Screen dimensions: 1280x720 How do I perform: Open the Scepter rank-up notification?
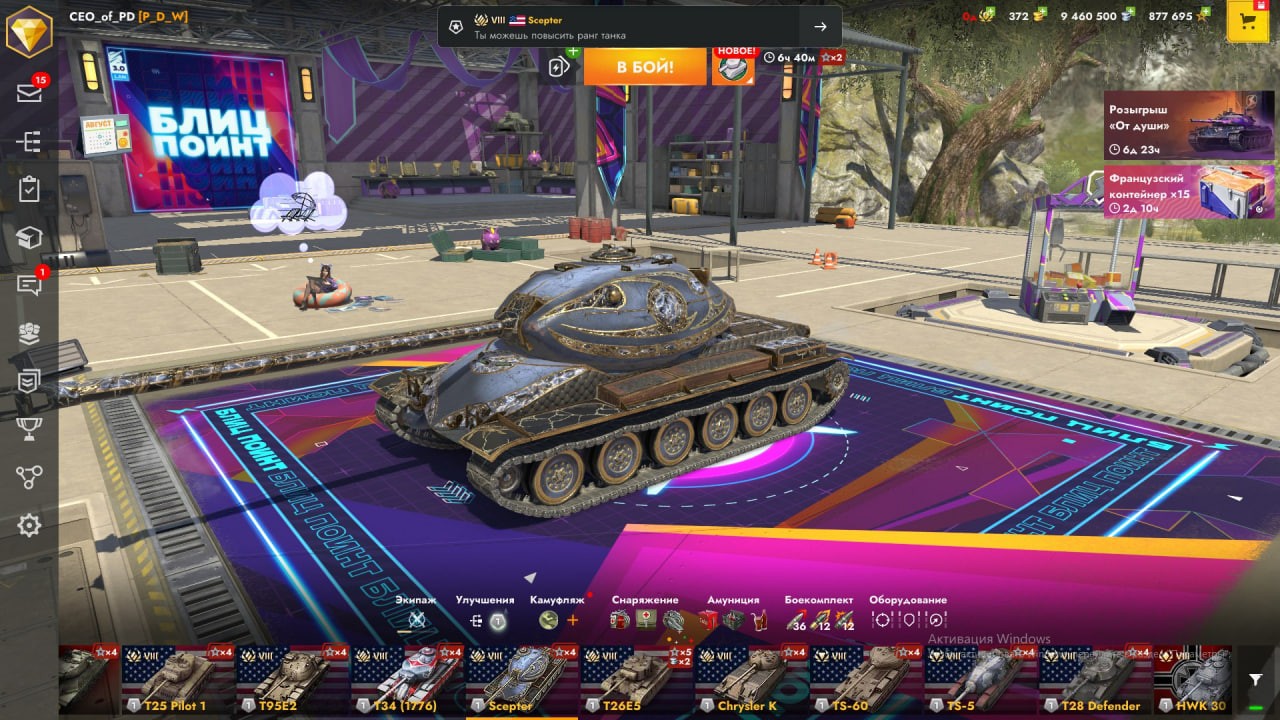click(639, 27)
